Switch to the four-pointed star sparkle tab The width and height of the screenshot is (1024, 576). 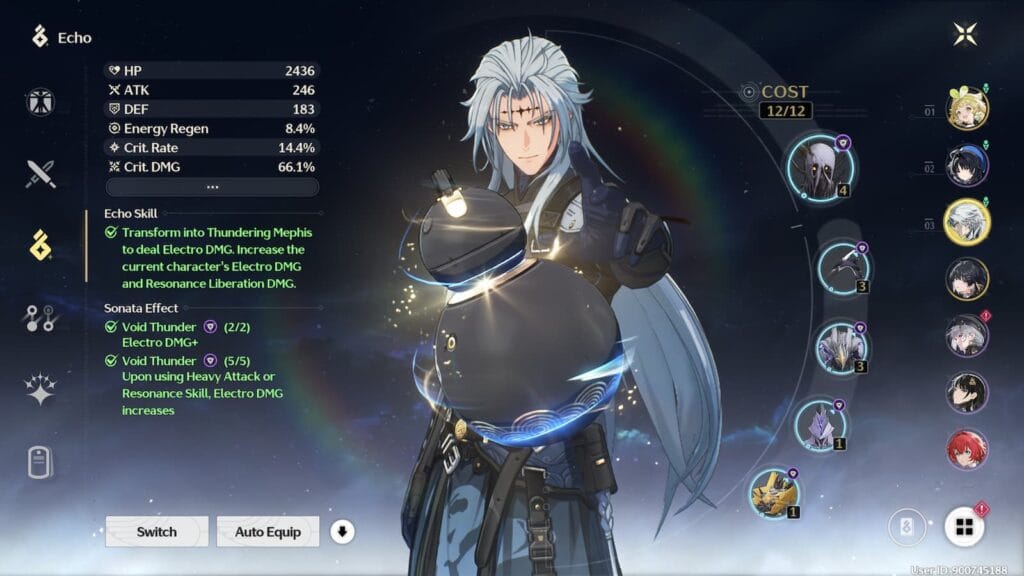coord(41,391)
